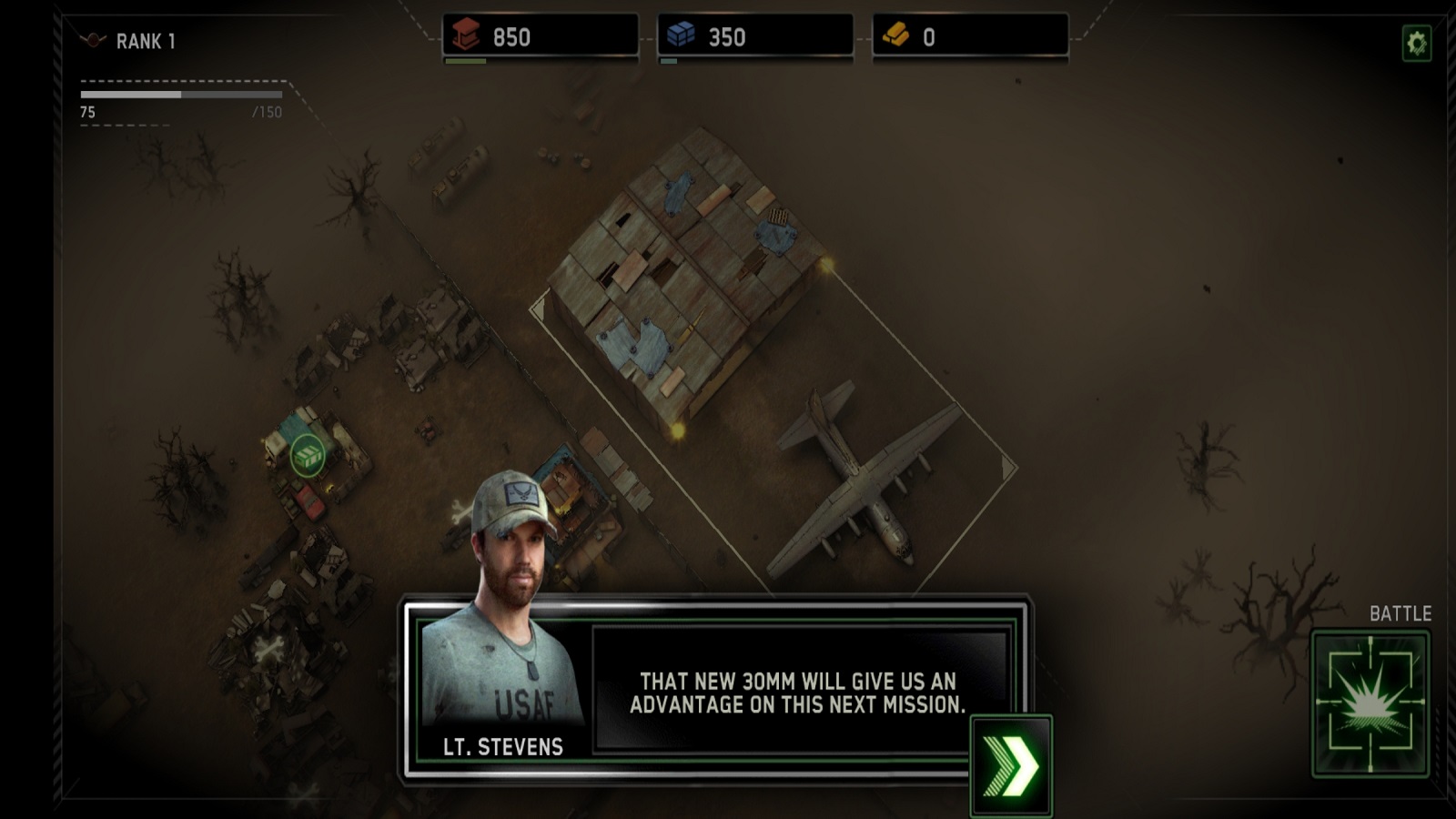The image size is (1456, 819).
Task: Select the green supply crate marker
Action: pyautogui.click(x=308, y=455)
